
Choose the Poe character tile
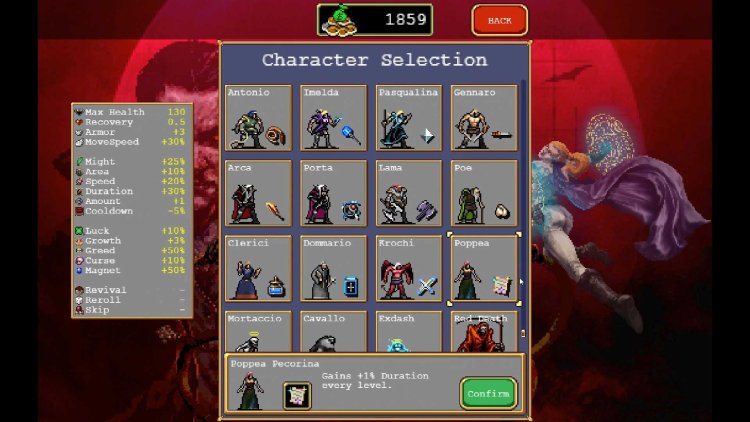[484, 193]
